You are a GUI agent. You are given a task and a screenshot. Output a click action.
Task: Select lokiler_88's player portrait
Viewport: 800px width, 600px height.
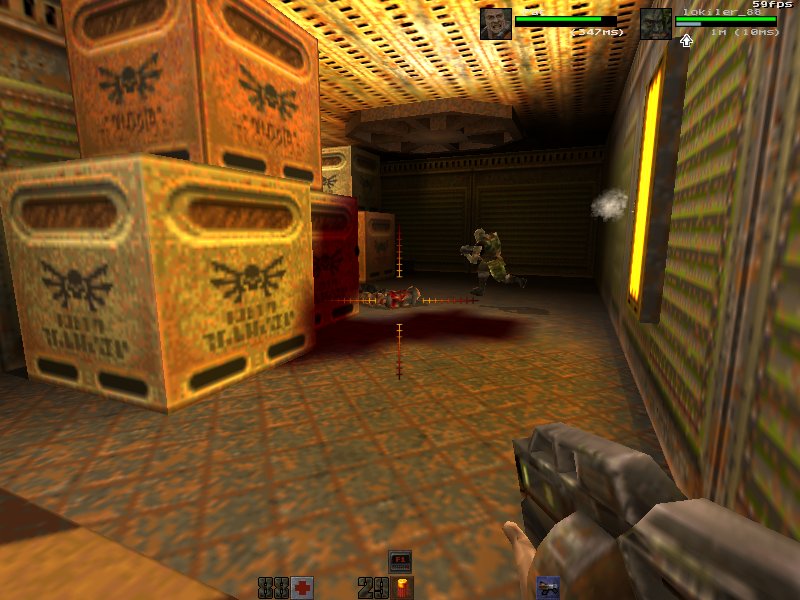(x=656, y=23)
